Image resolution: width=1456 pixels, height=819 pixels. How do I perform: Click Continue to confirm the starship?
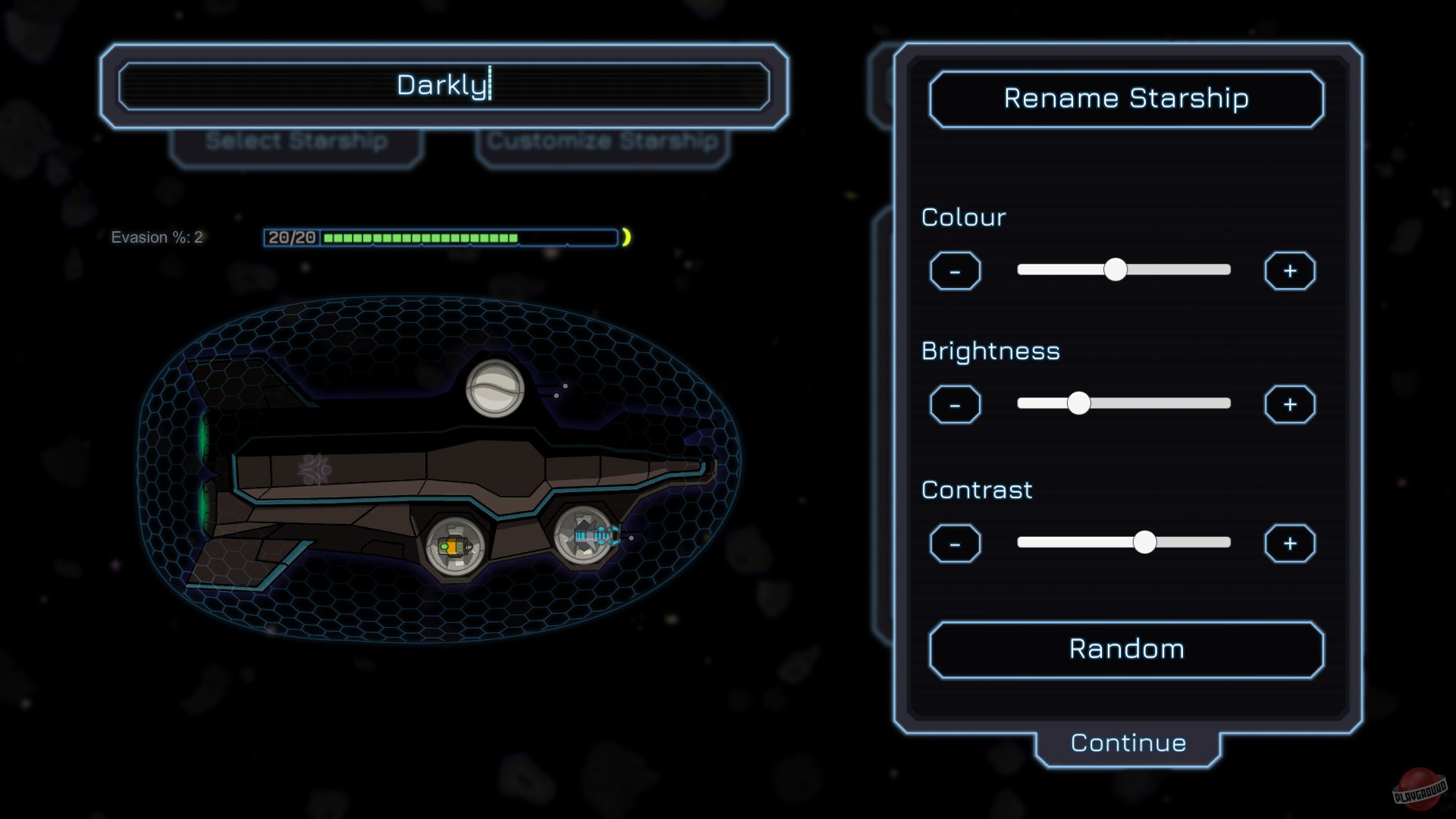pos(1127,742)
